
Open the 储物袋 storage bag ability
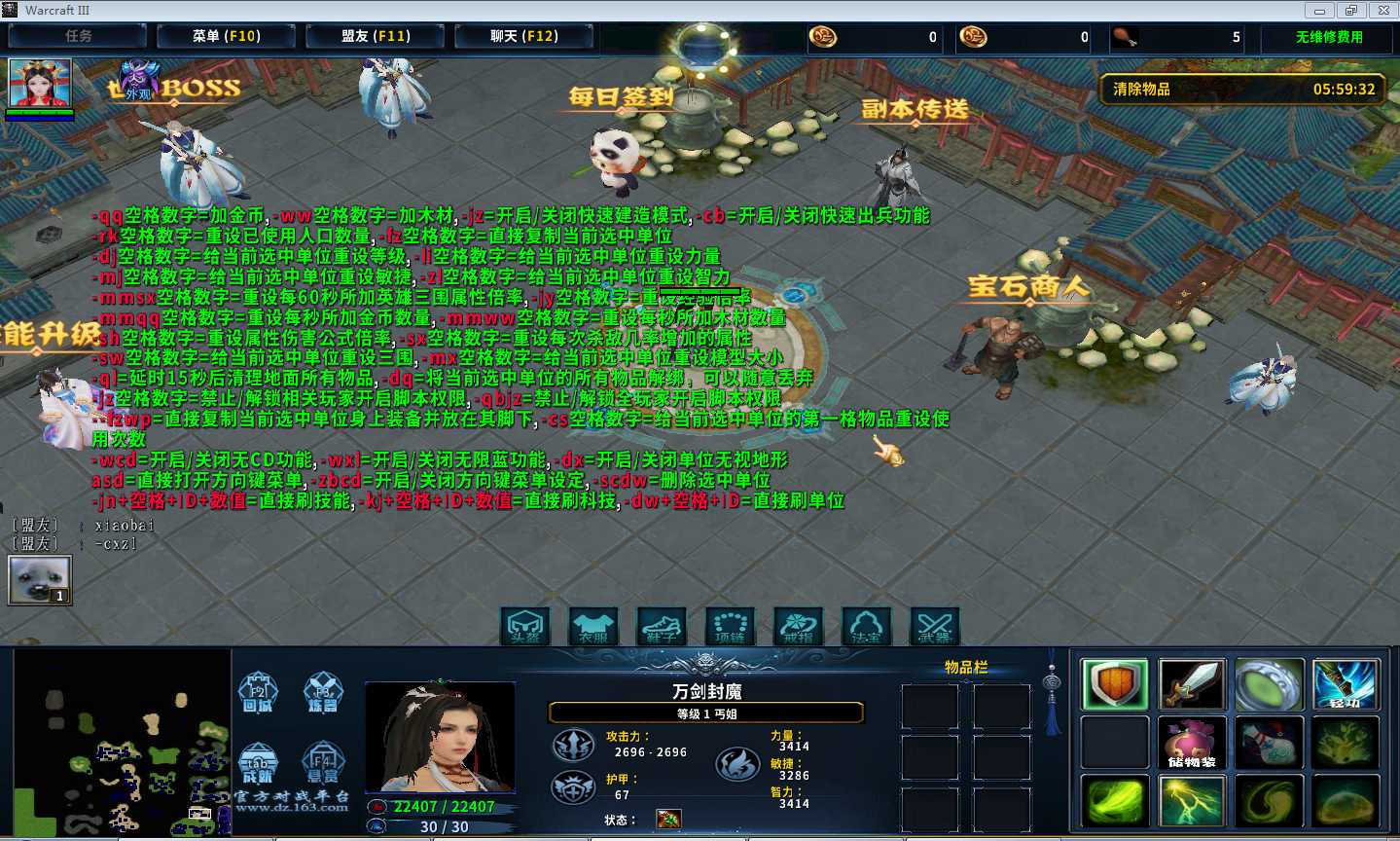point(1192,743)
